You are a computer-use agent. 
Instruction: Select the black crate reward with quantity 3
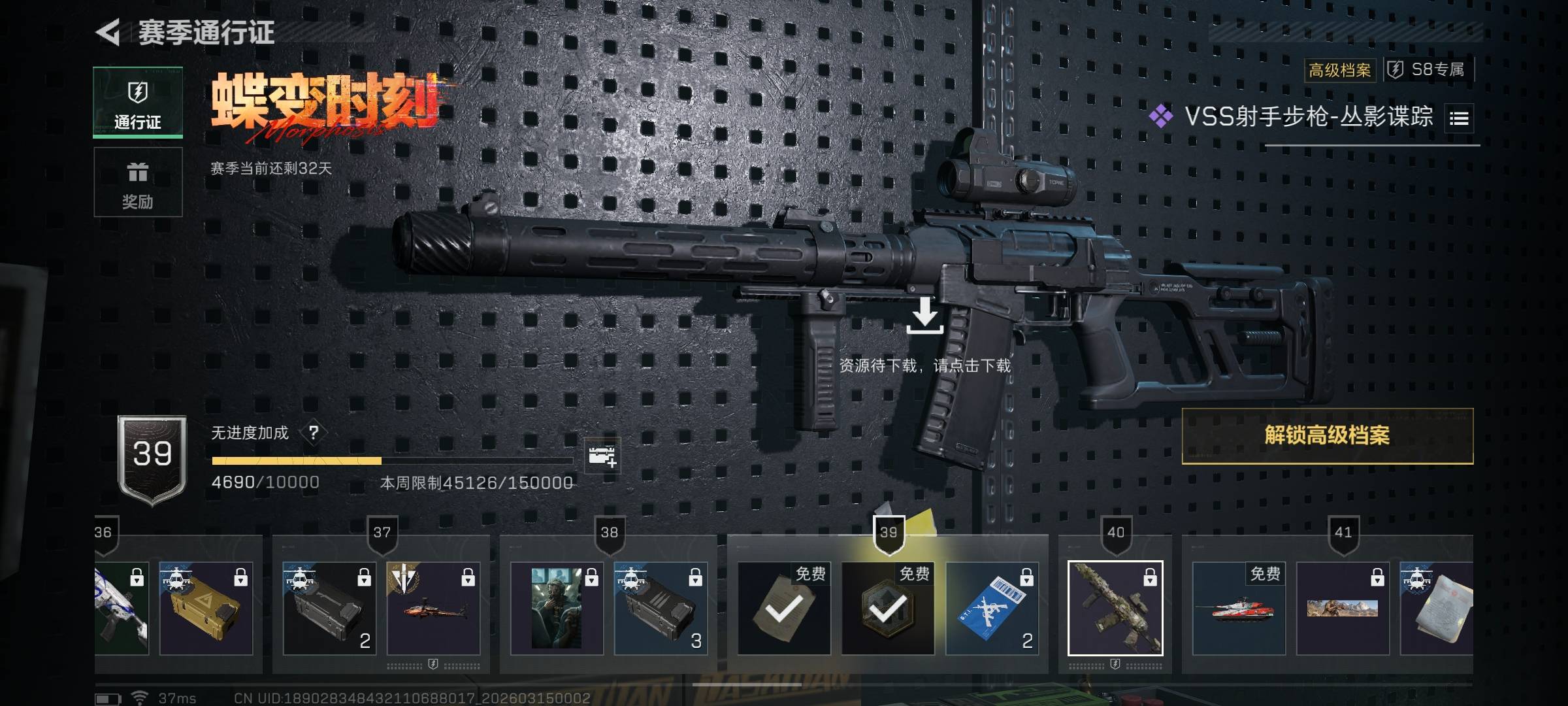[660, 608]
